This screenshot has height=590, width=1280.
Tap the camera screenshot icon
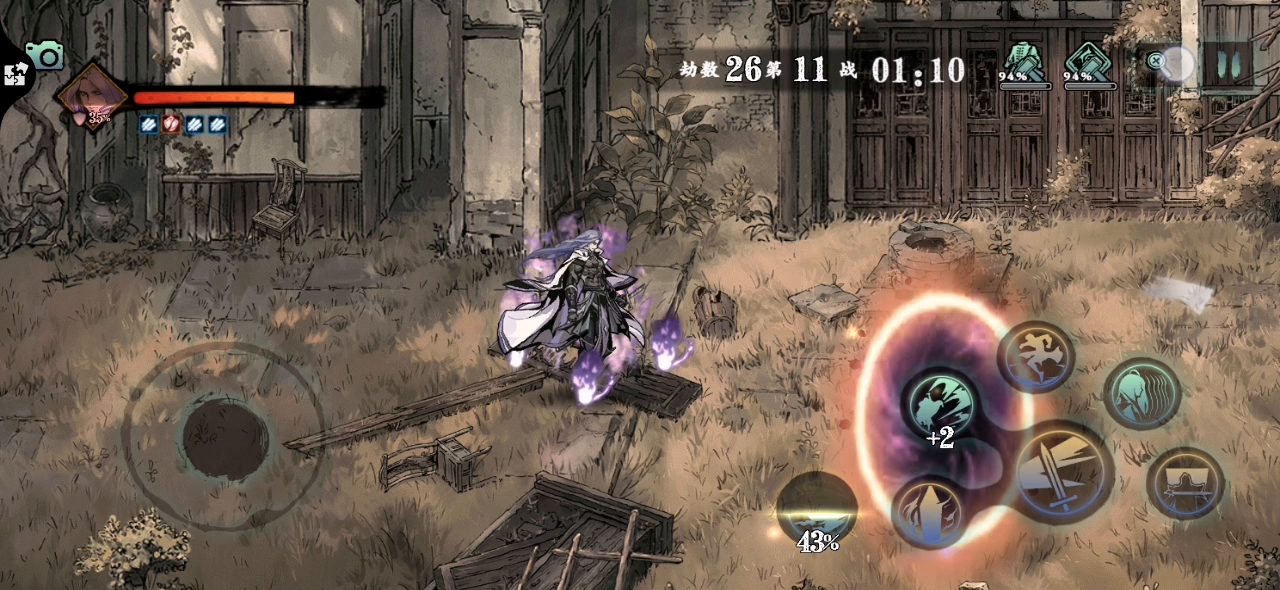coord(44,54)
